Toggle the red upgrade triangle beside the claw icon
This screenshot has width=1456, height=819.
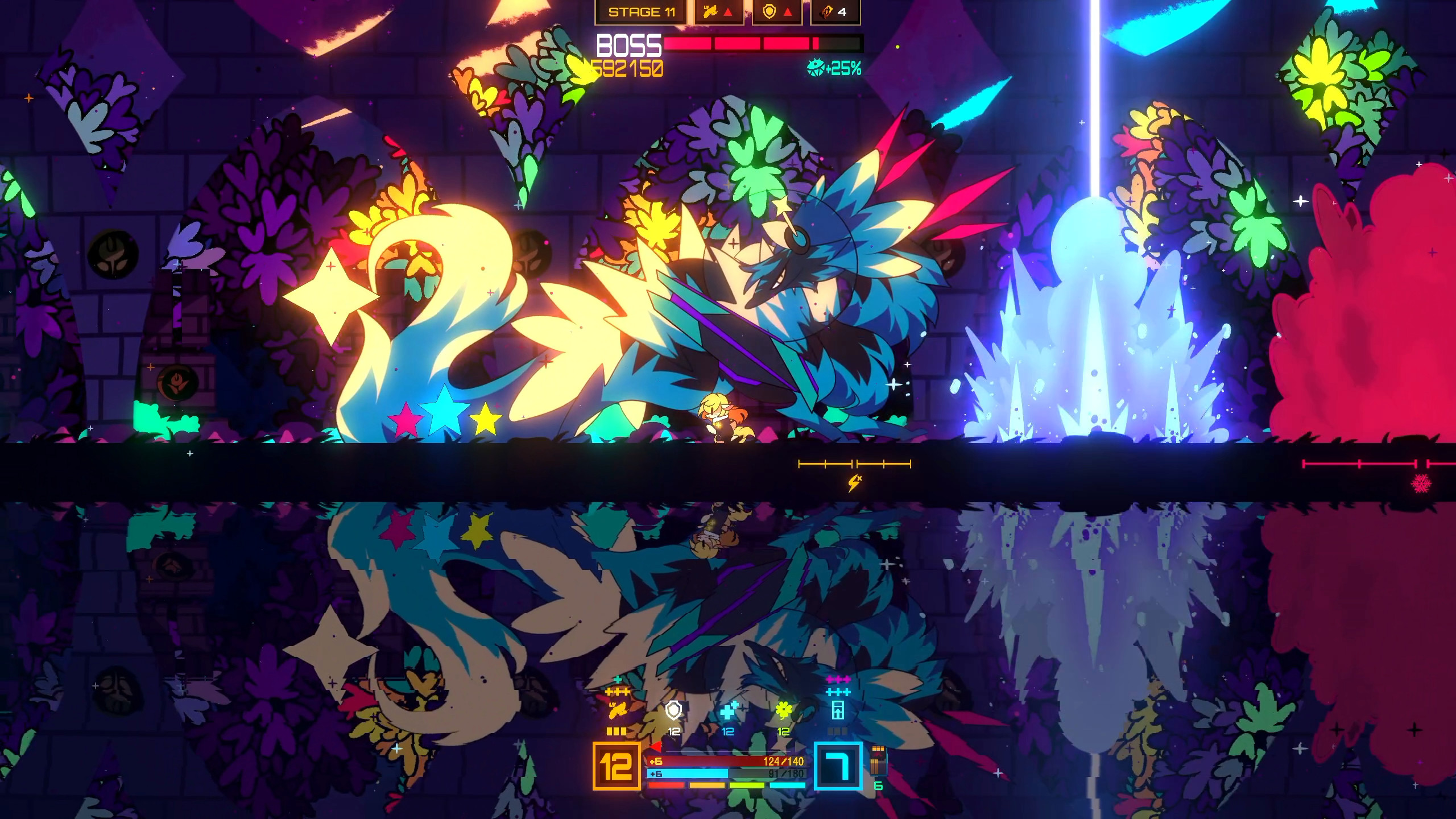coord(730,13)
